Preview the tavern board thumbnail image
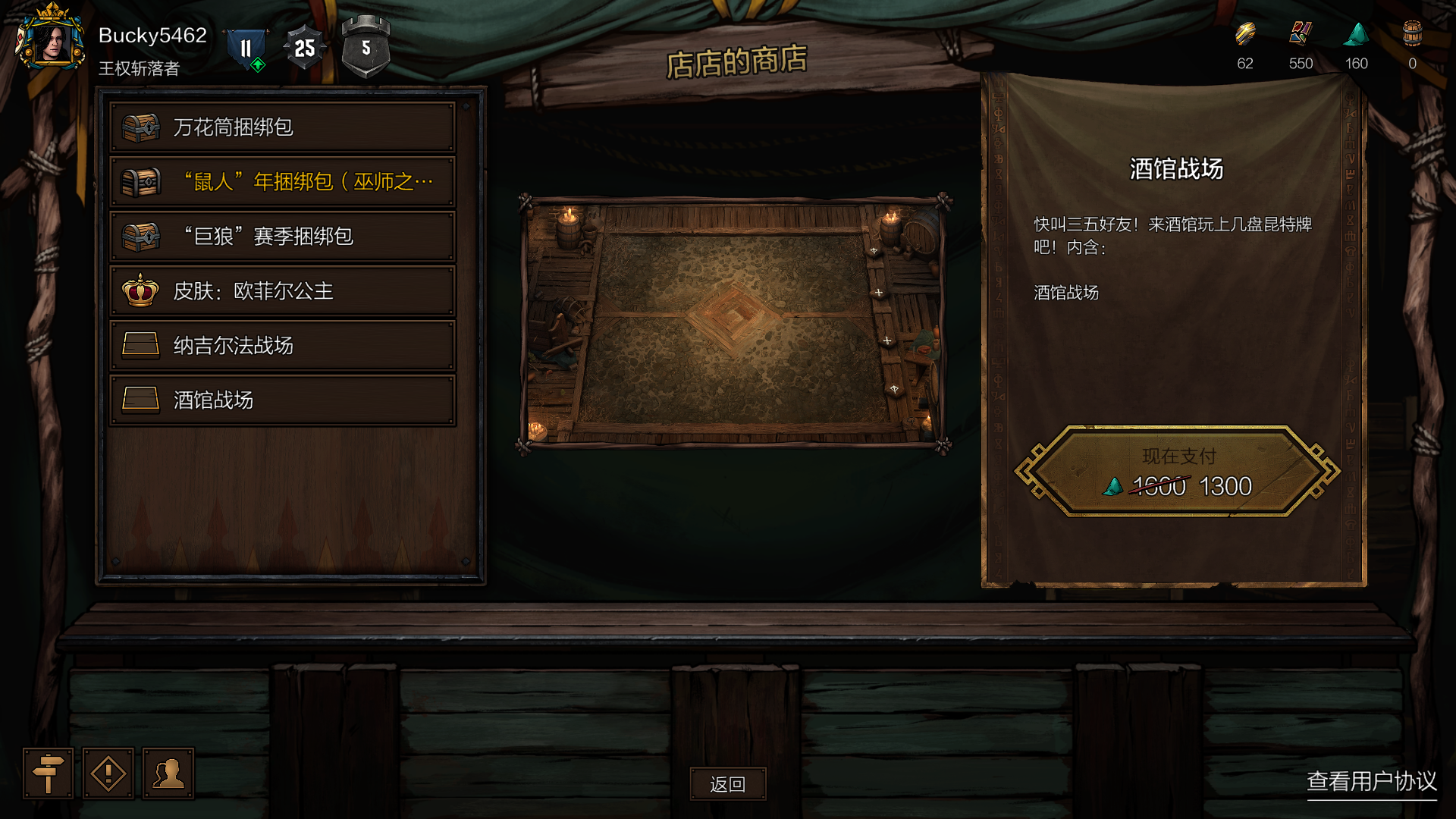Viewport: 1456px width, 819px height. point(734,322)
